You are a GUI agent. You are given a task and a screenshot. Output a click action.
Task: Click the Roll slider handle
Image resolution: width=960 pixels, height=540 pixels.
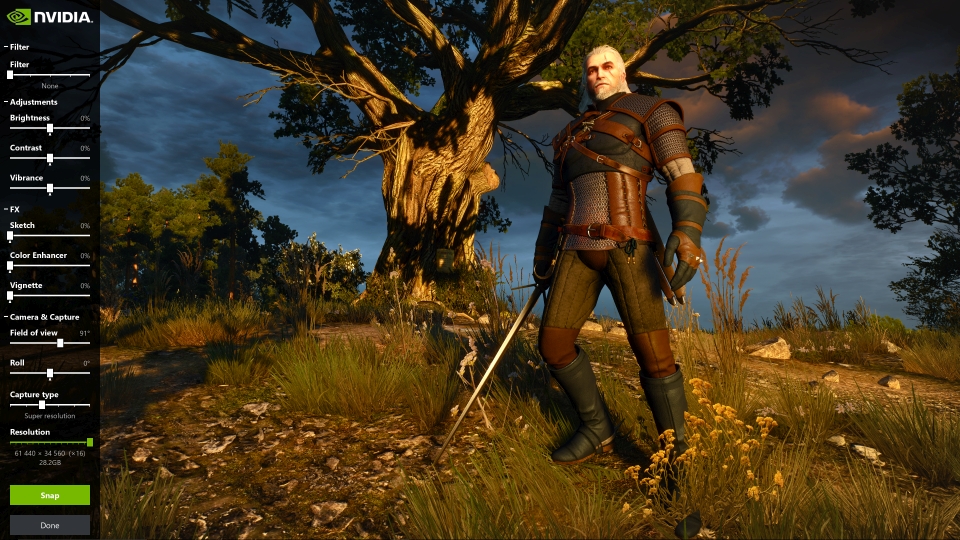point(50,373)
